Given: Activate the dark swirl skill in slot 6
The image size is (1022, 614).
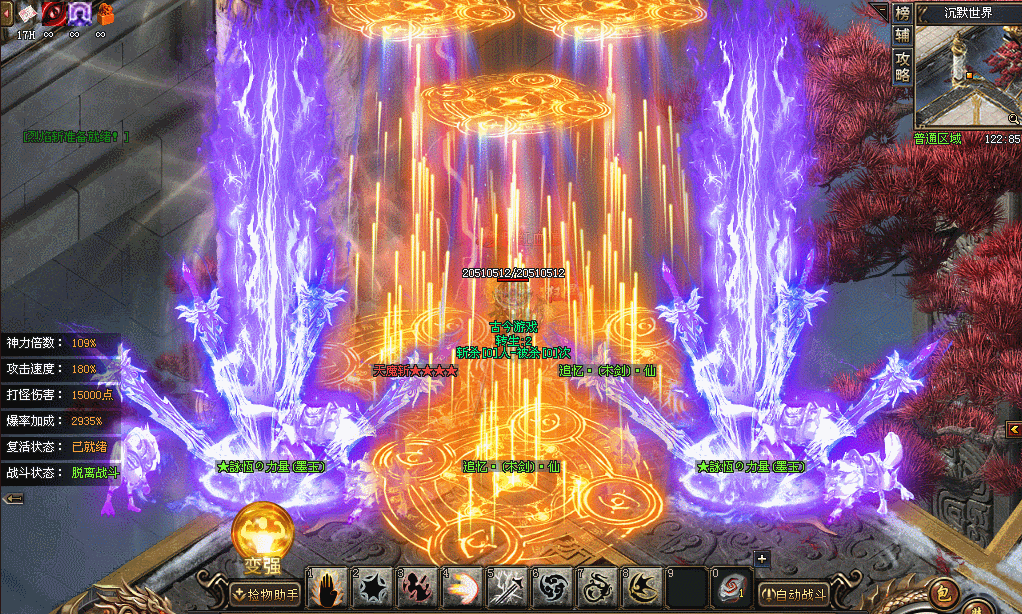Looking at the screenshot, I should [553, 589].
